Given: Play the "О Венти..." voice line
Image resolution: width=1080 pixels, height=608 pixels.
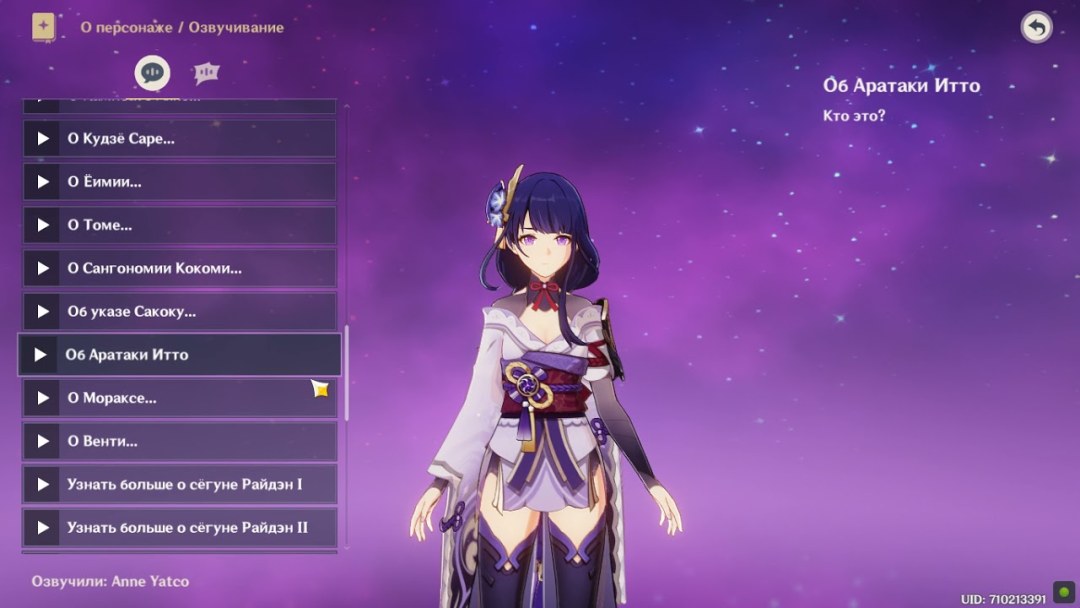Looking at the screenshot, I should click(180, 441).
